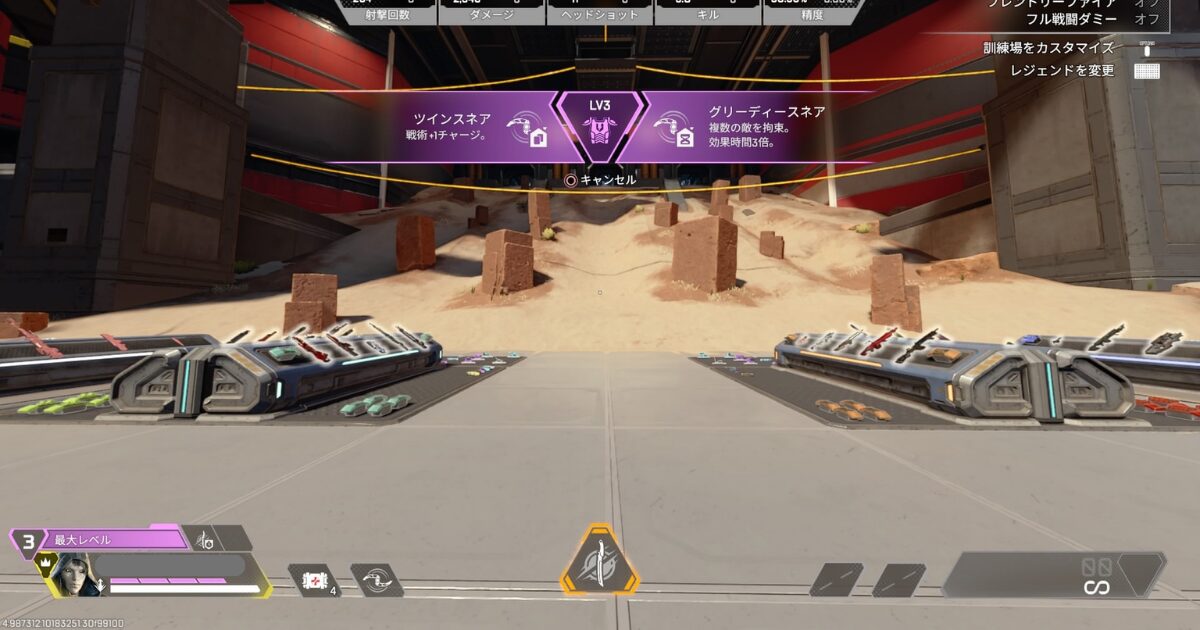Select the レジェンドを変更 option

pyautogui.click(x=1061, y=71)
